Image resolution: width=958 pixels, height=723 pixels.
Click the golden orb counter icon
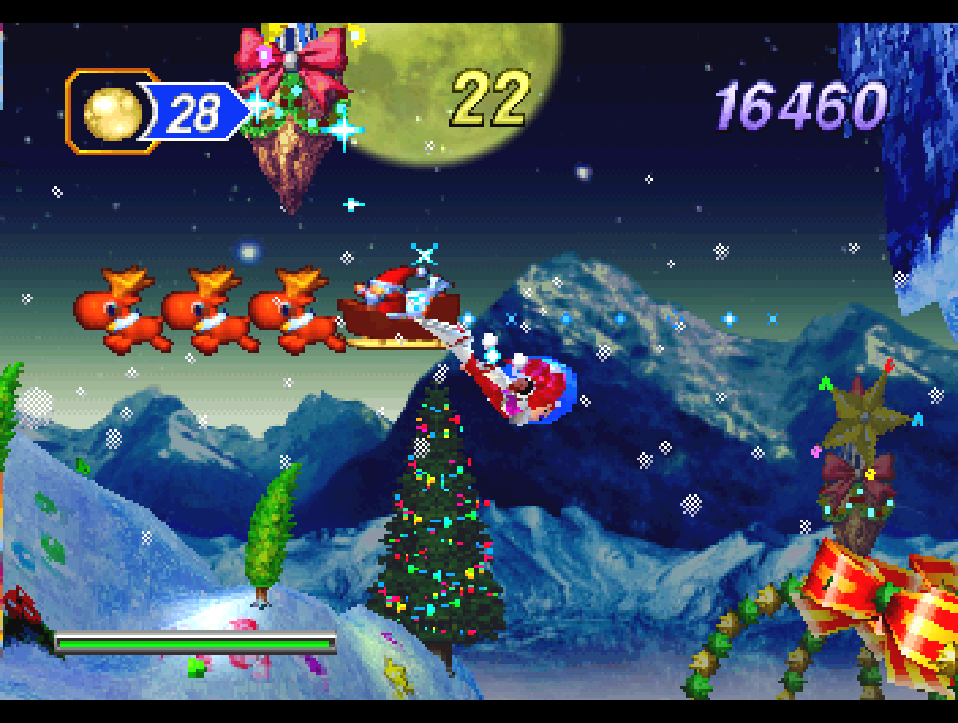pos(110,112)
